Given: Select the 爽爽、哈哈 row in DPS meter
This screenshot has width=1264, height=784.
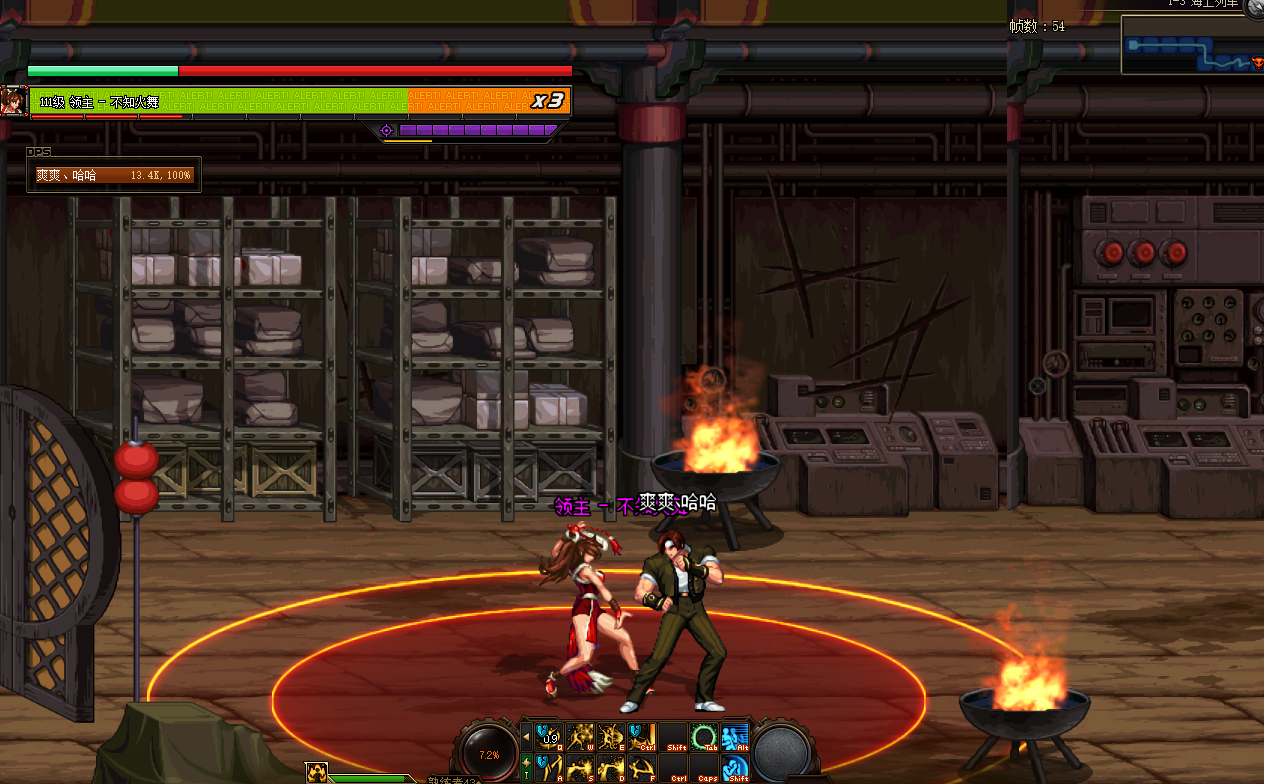Looking at the screenshot, I should [x=114, y=175].
